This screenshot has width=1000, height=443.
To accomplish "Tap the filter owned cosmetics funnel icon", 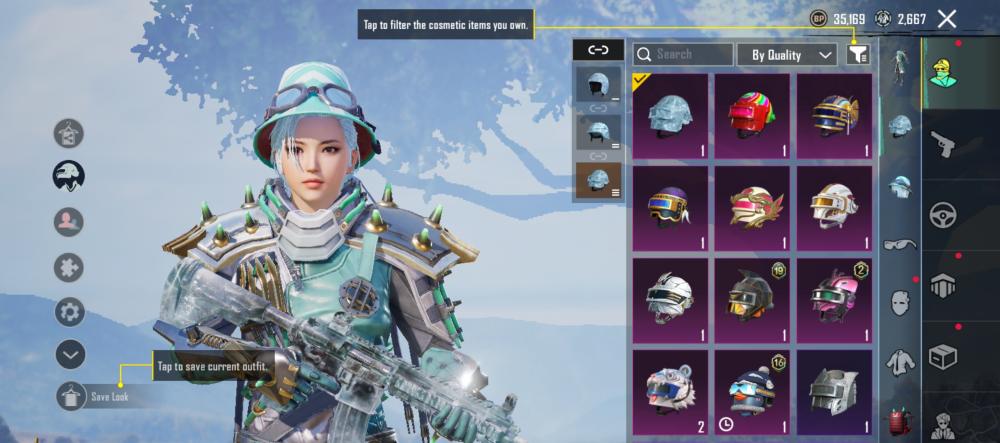I will (857, 55).
